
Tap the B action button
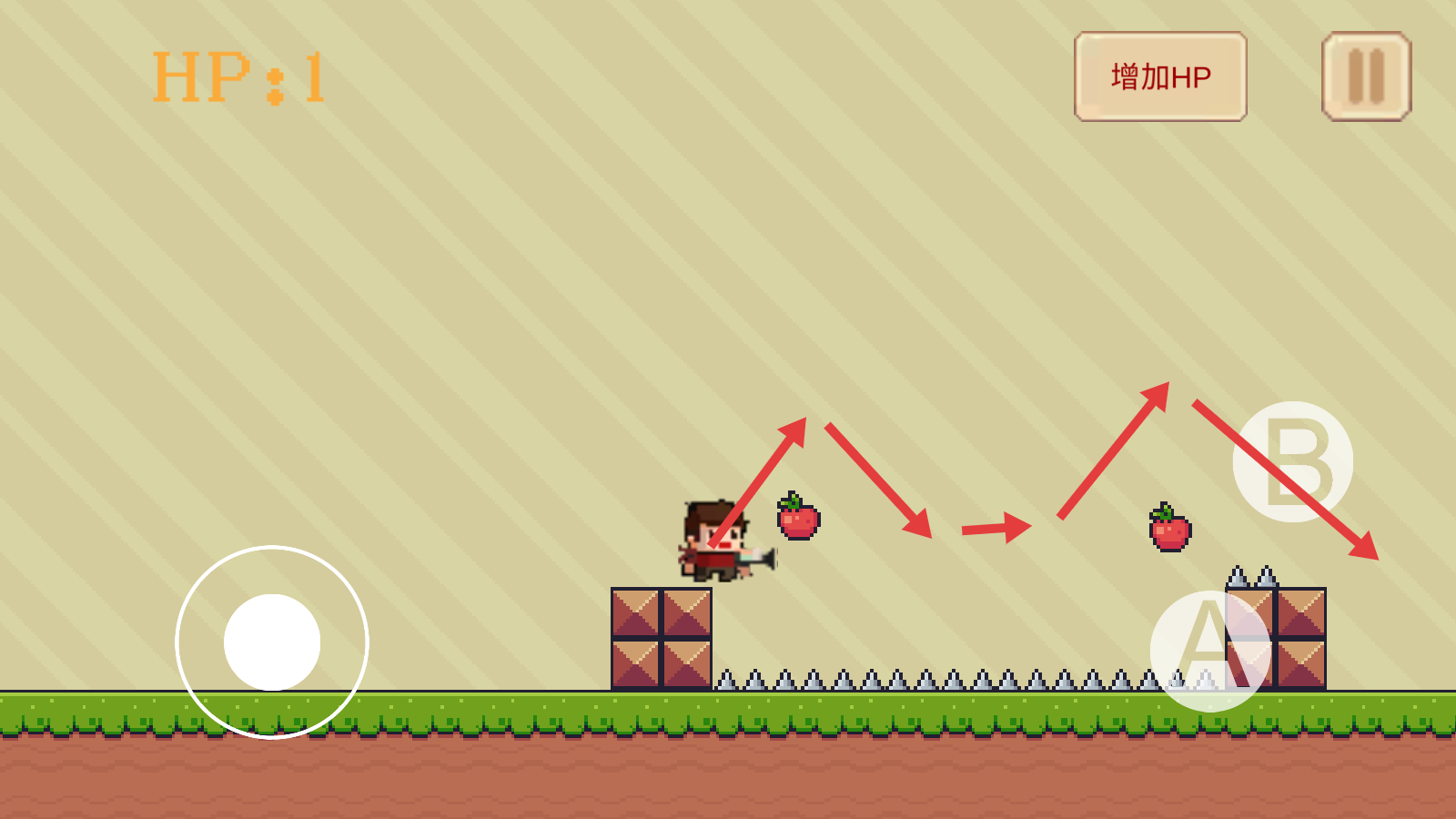(1292, 461)
